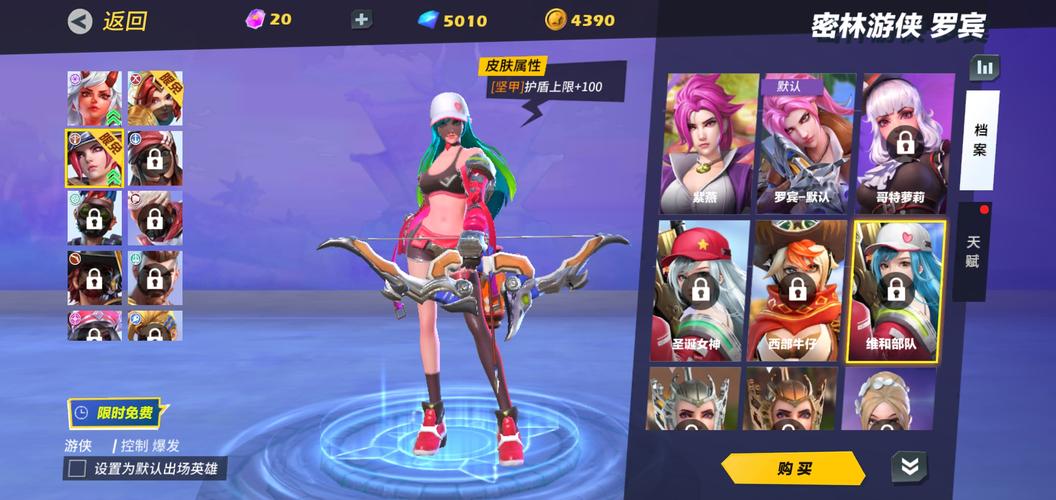Select the white-haired horned hero portrait
Viewport: 1056px width, 500px height.
tap(94, 98)
